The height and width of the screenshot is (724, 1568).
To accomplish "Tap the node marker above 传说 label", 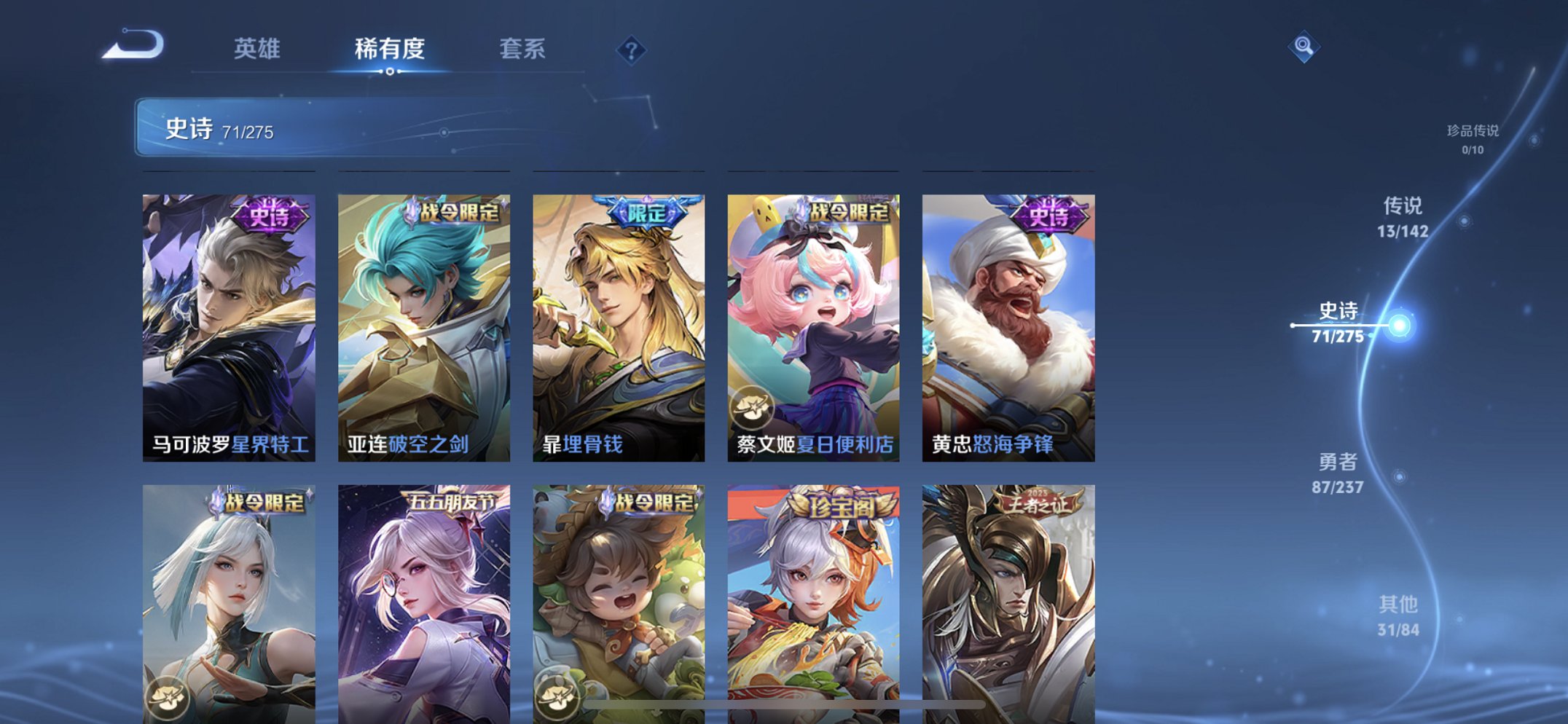I will [1465, 220].
